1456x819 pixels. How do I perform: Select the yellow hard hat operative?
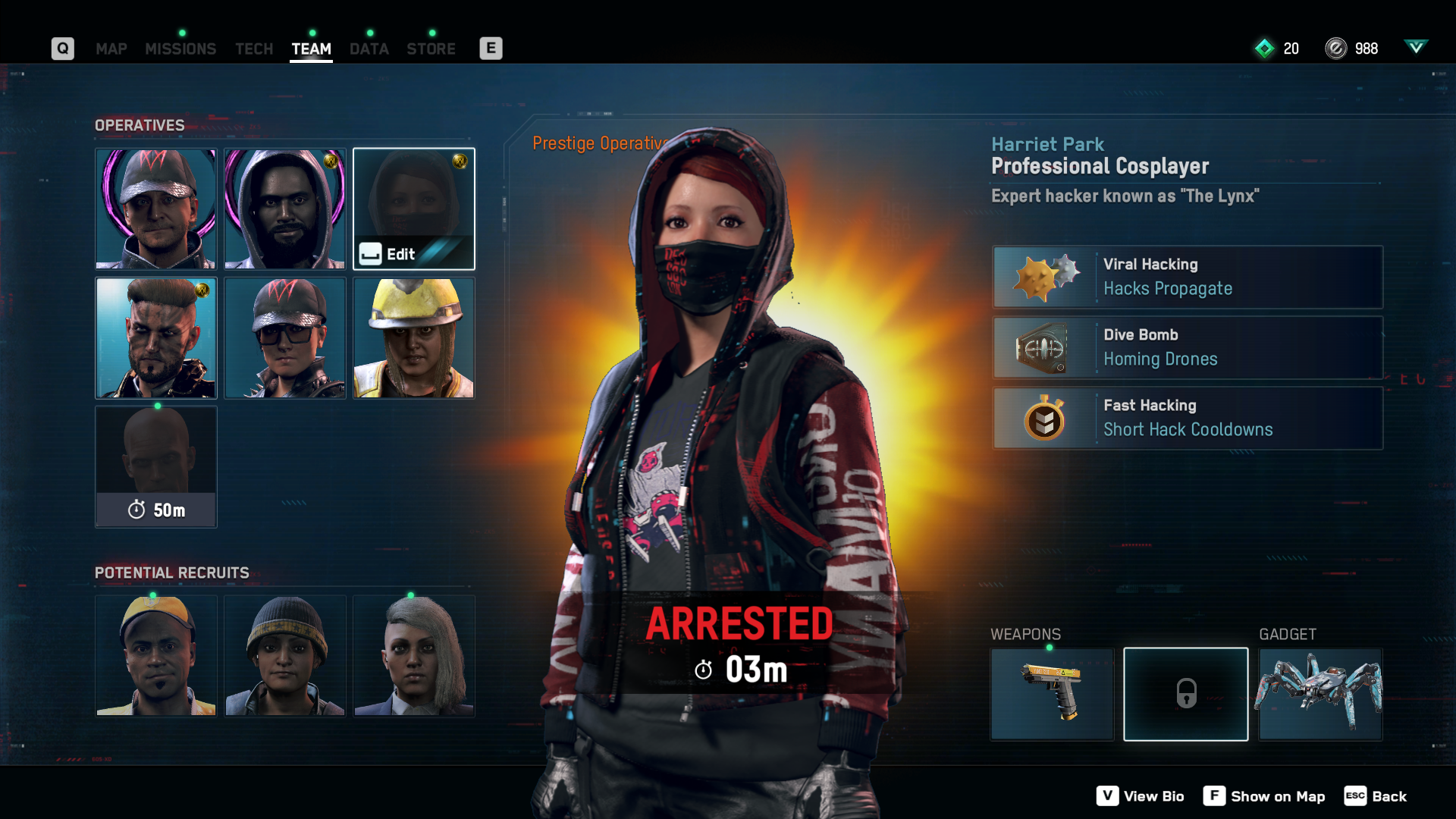(413, 337)
